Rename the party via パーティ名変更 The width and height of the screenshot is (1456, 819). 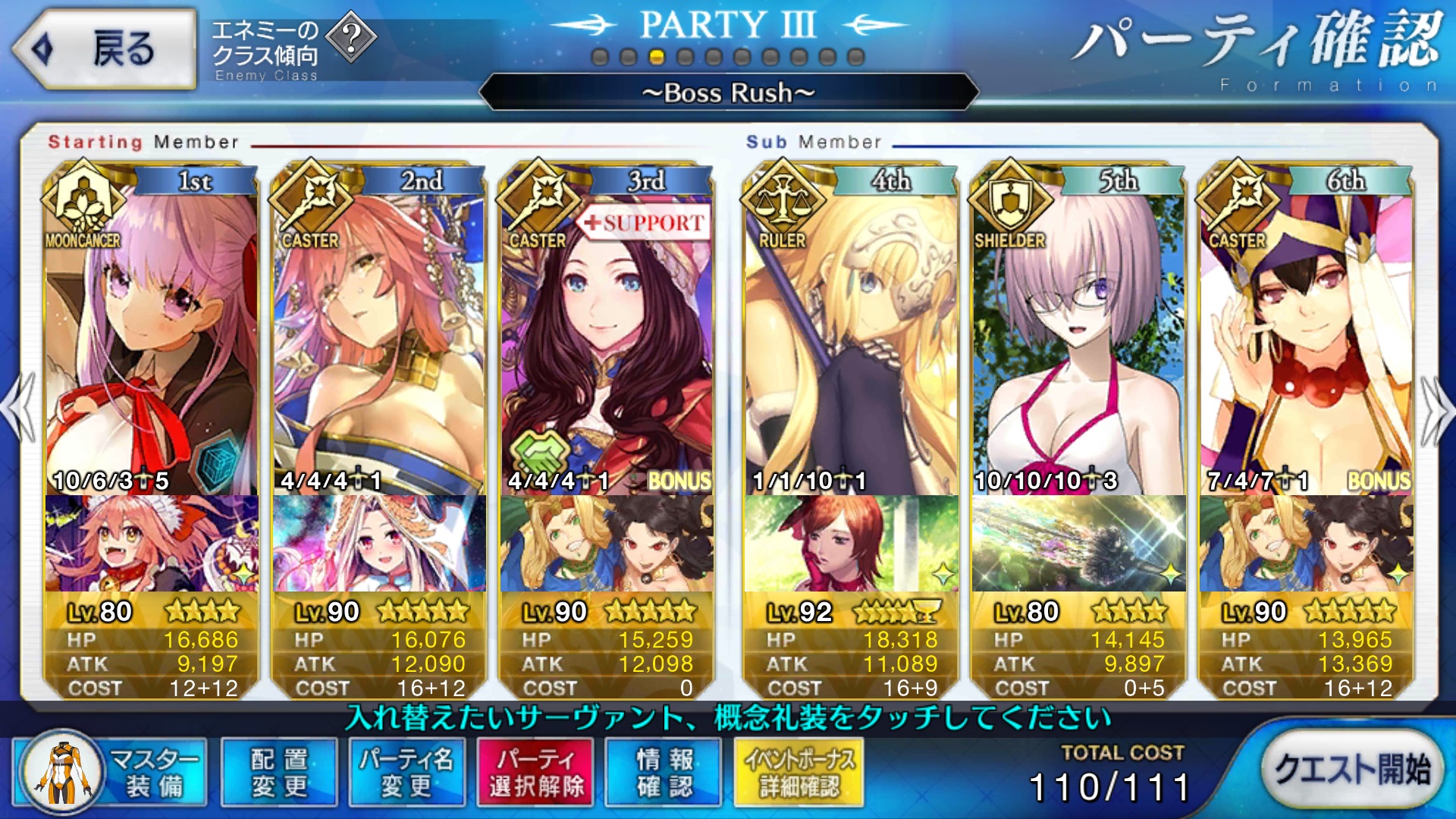[406, 772]
